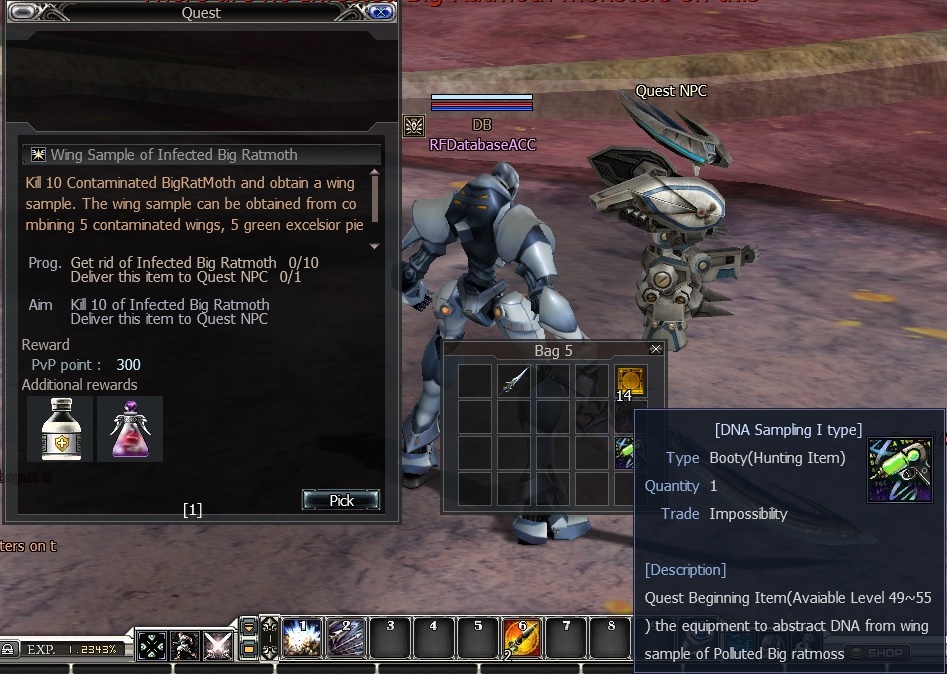Activate the explosion skill in hotbar slot 1
Screen dimensions: 947x674
click(x=302, y=638)
